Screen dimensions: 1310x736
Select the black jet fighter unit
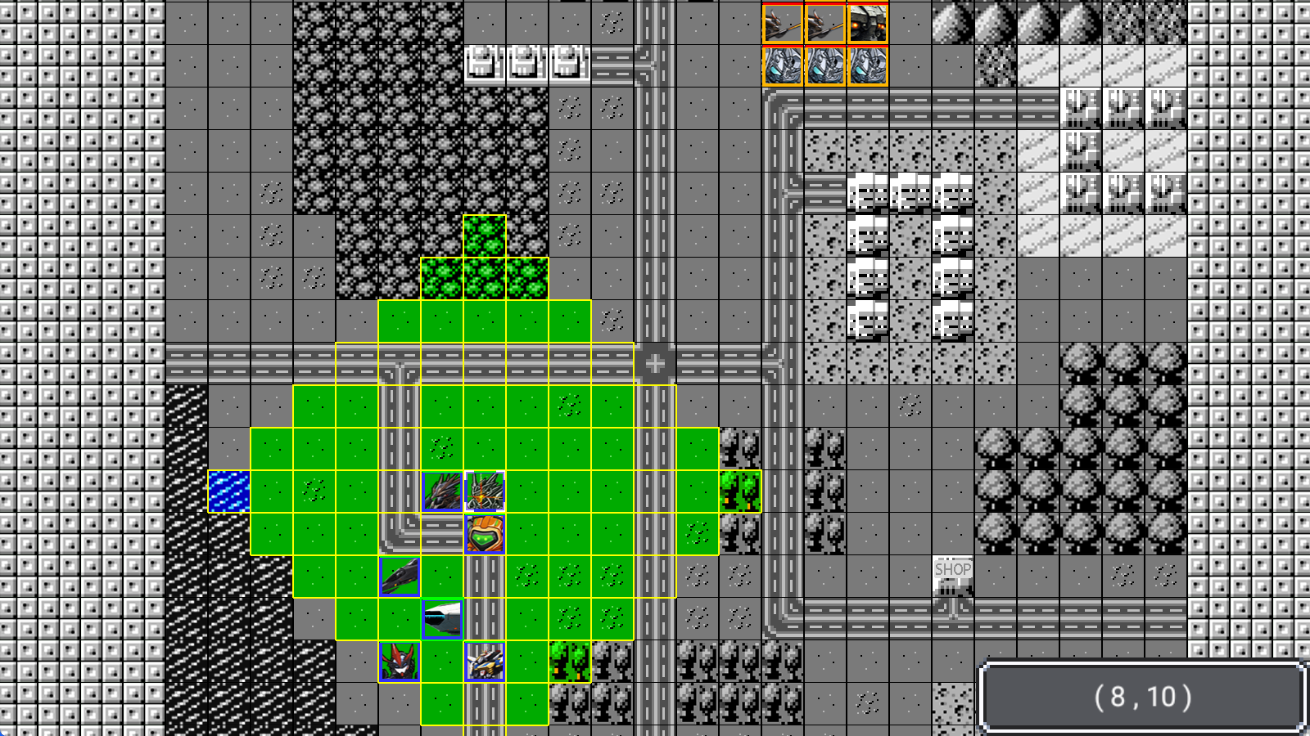[399, 577]
